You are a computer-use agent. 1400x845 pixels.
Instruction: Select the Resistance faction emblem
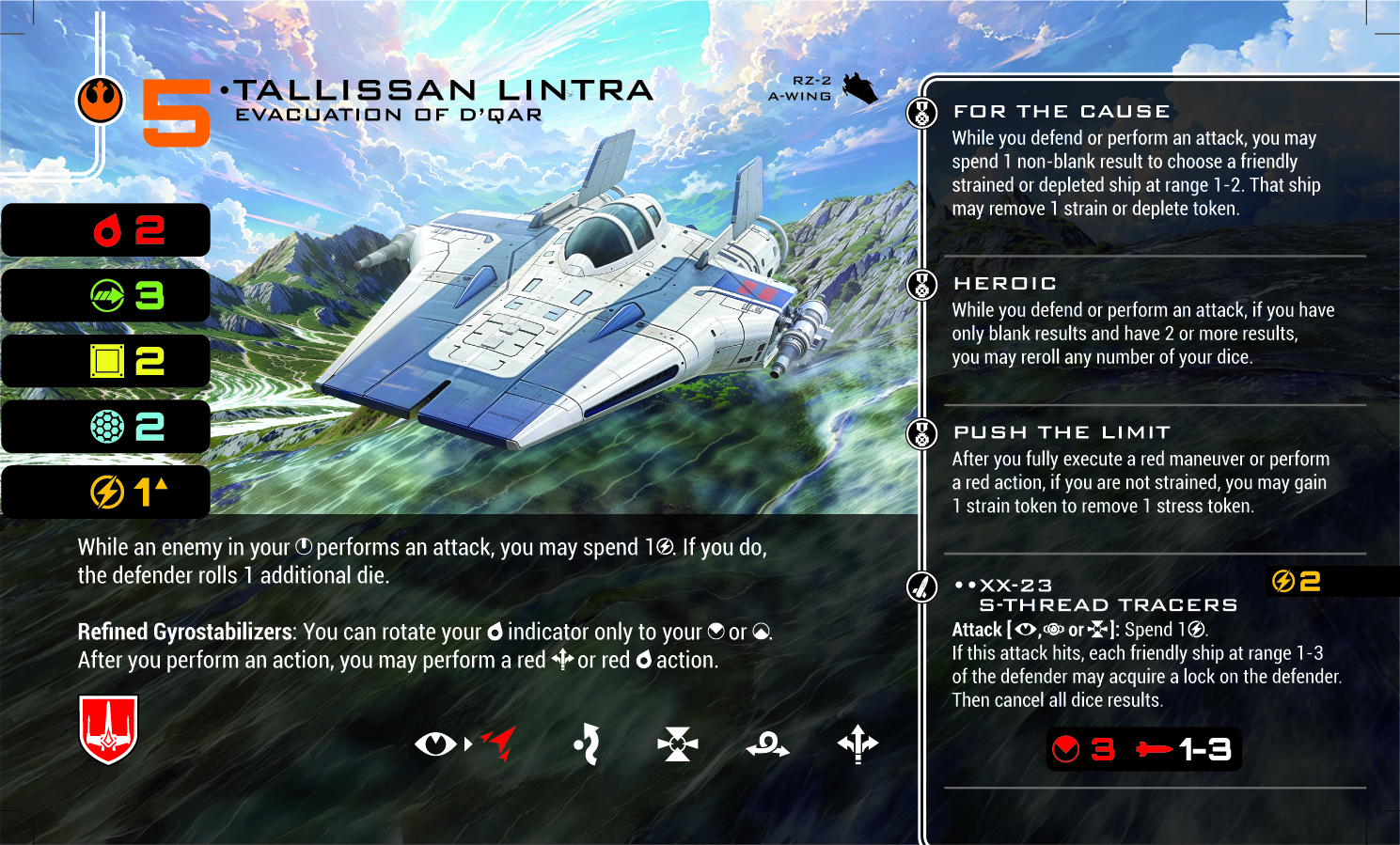[x=100, y=100]
